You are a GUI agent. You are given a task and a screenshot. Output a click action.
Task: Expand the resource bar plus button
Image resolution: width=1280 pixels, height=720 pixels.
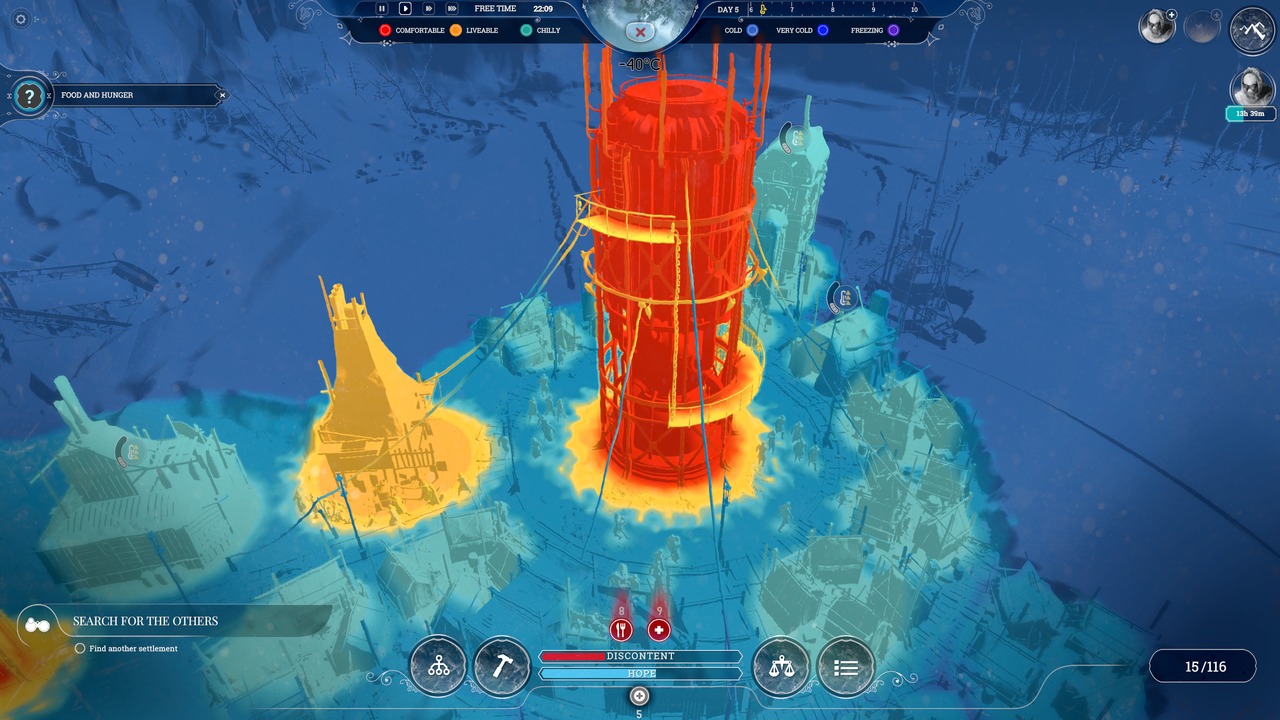coord(640,696)
